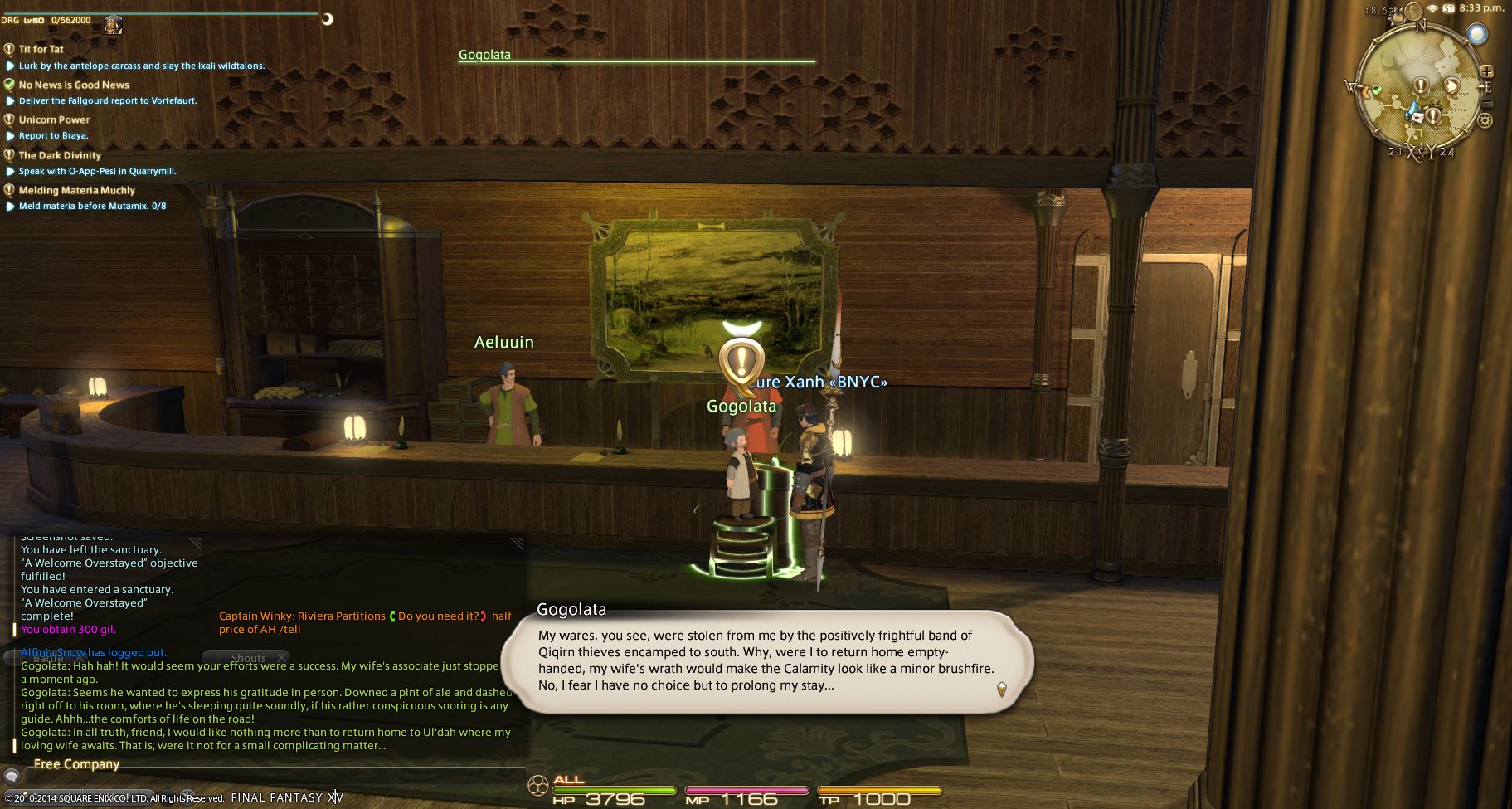1512x809 pixels.
Task: Switch to the Shouts chat tab
Action: pos(248,658)
